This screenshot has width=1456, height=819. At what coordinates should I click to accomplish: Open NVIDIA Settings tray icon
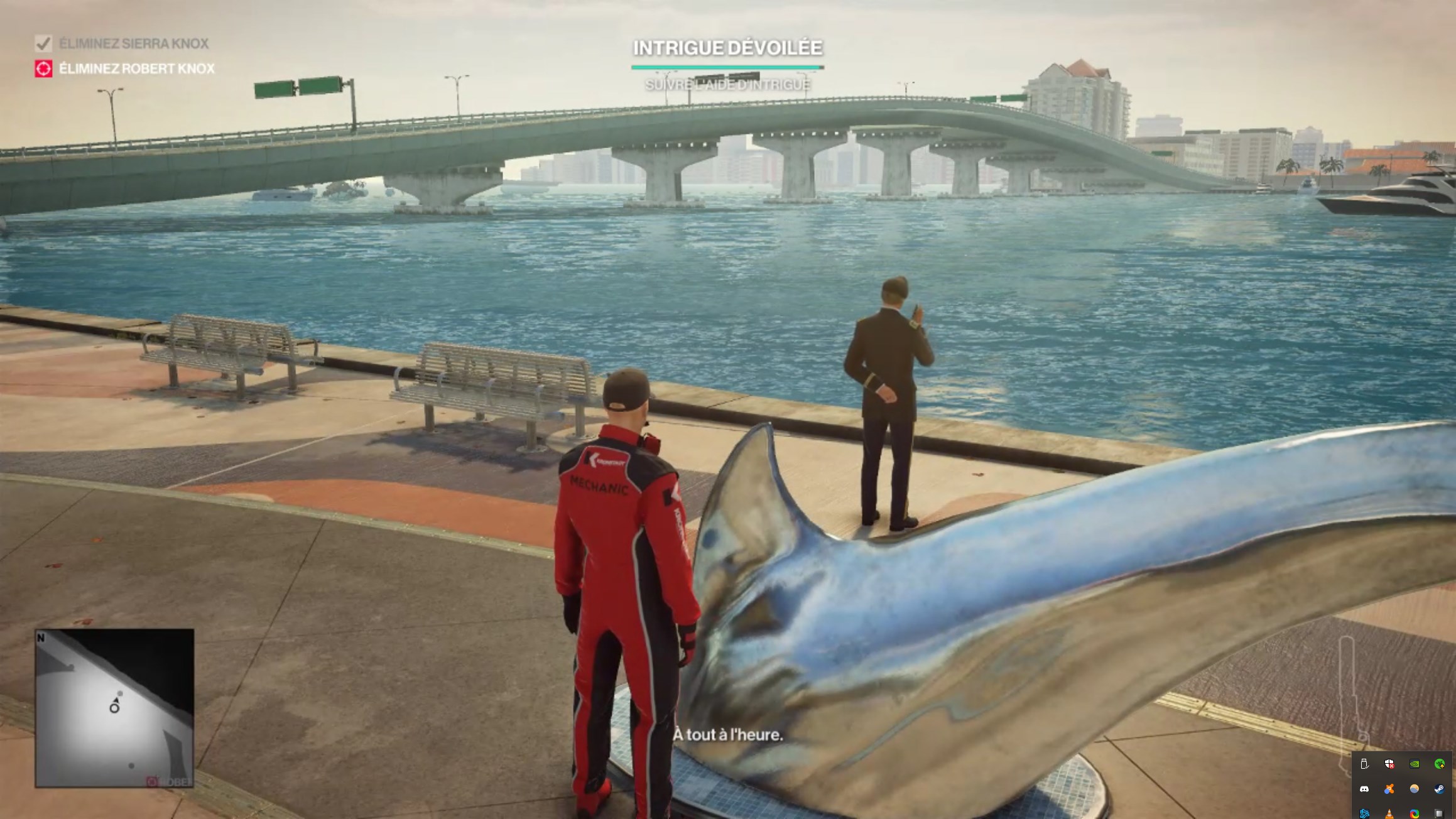click(1415, 764)
